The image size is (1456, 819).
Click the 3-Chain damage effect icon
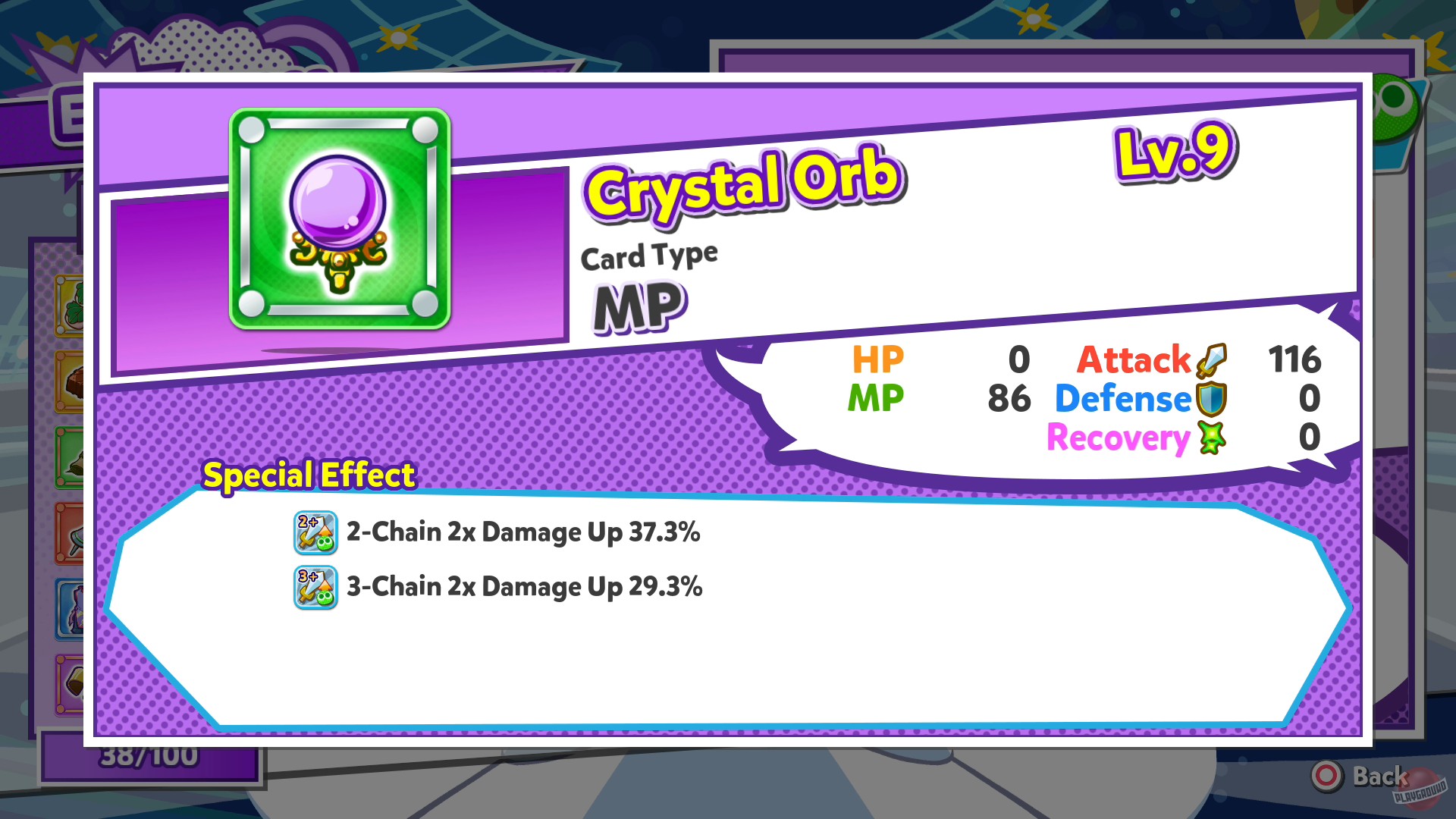[315, 586]
